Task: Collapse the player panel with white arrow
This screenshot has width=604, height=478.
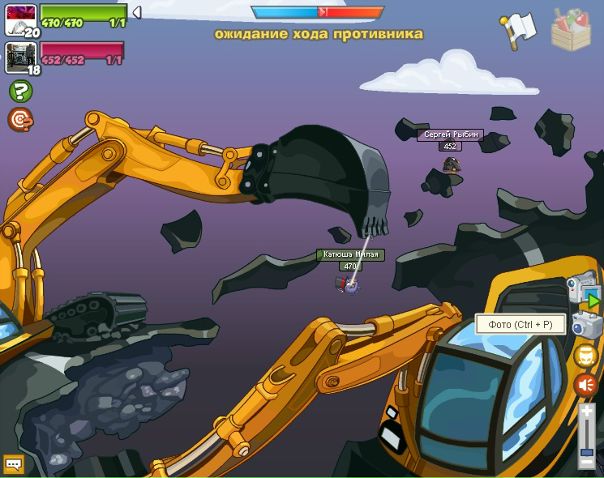Action: tap(136, 13)
